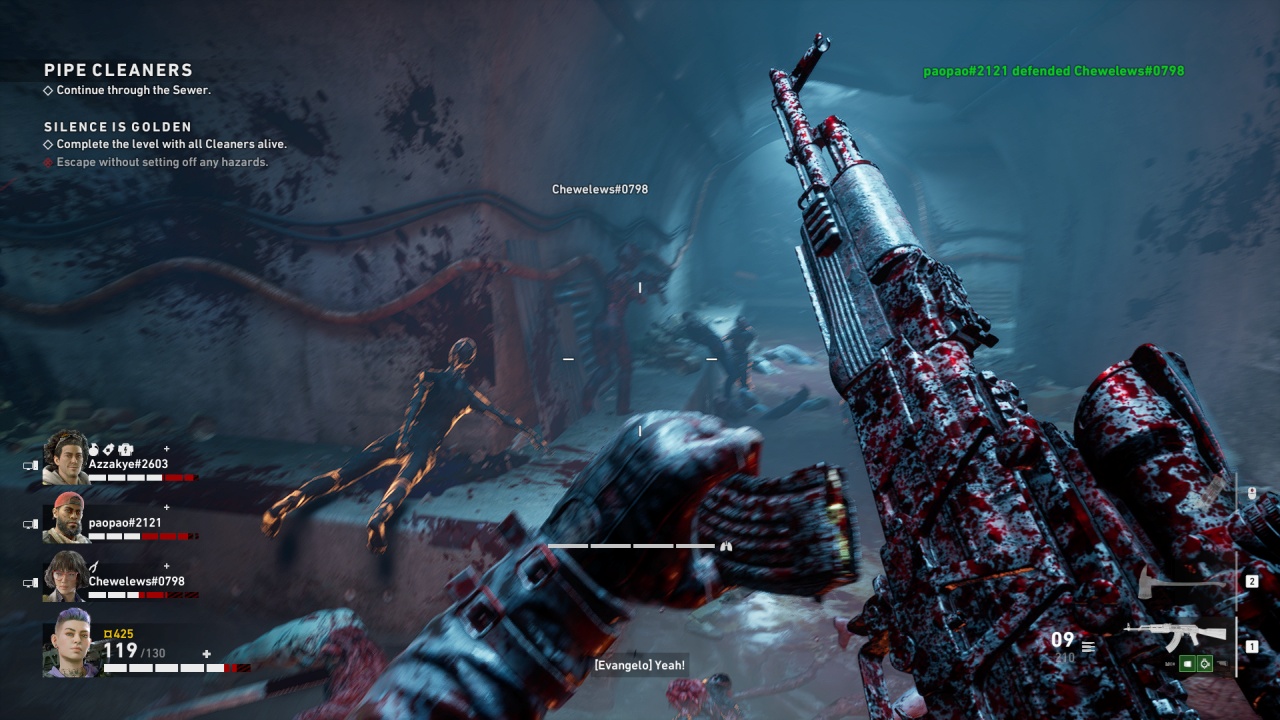The image size is (1280, 720).
Task: Click the pliers tool icon above Chewelews
Action: [94, 567]
